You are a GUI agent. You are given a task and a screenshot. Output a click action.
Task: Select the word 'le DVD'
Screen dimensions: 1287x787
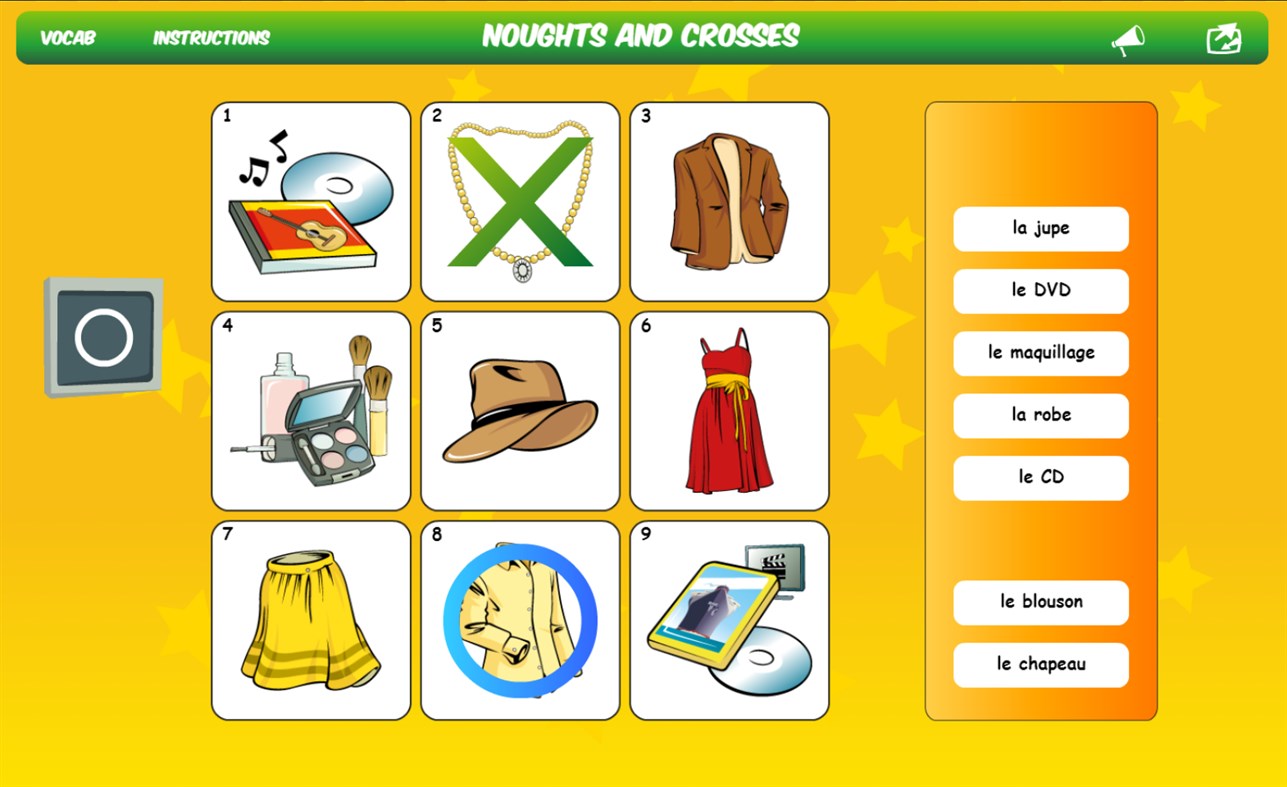click(x=1041, y=291)
